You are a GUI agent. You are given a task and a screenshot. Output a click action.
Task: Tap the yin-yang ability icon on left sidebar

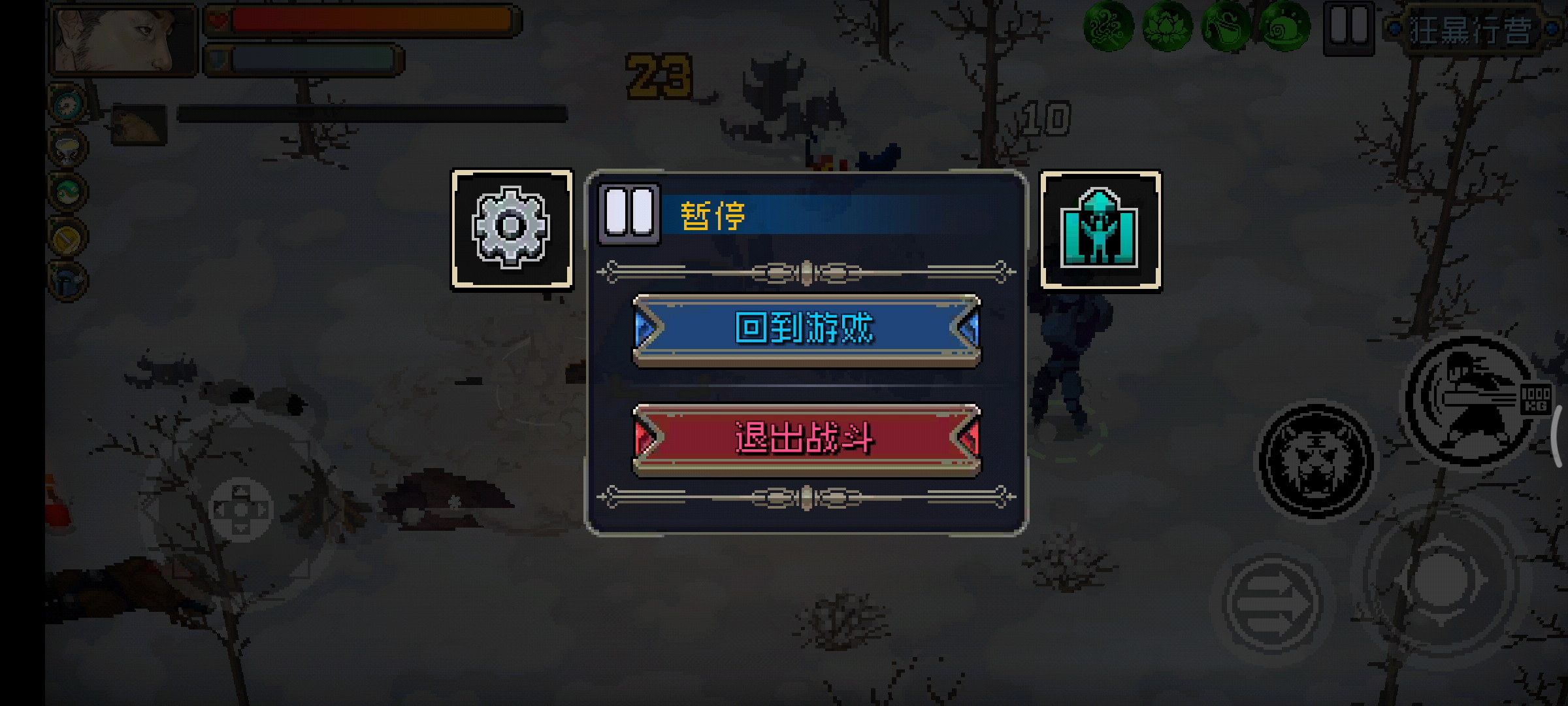[67, 192]
